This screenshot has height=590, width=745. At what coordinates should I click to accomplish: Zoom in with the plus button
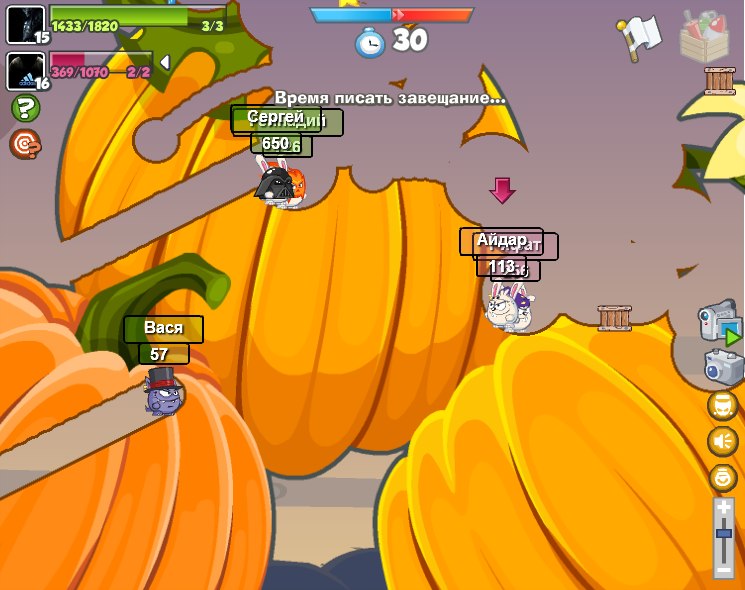[724, 508]
